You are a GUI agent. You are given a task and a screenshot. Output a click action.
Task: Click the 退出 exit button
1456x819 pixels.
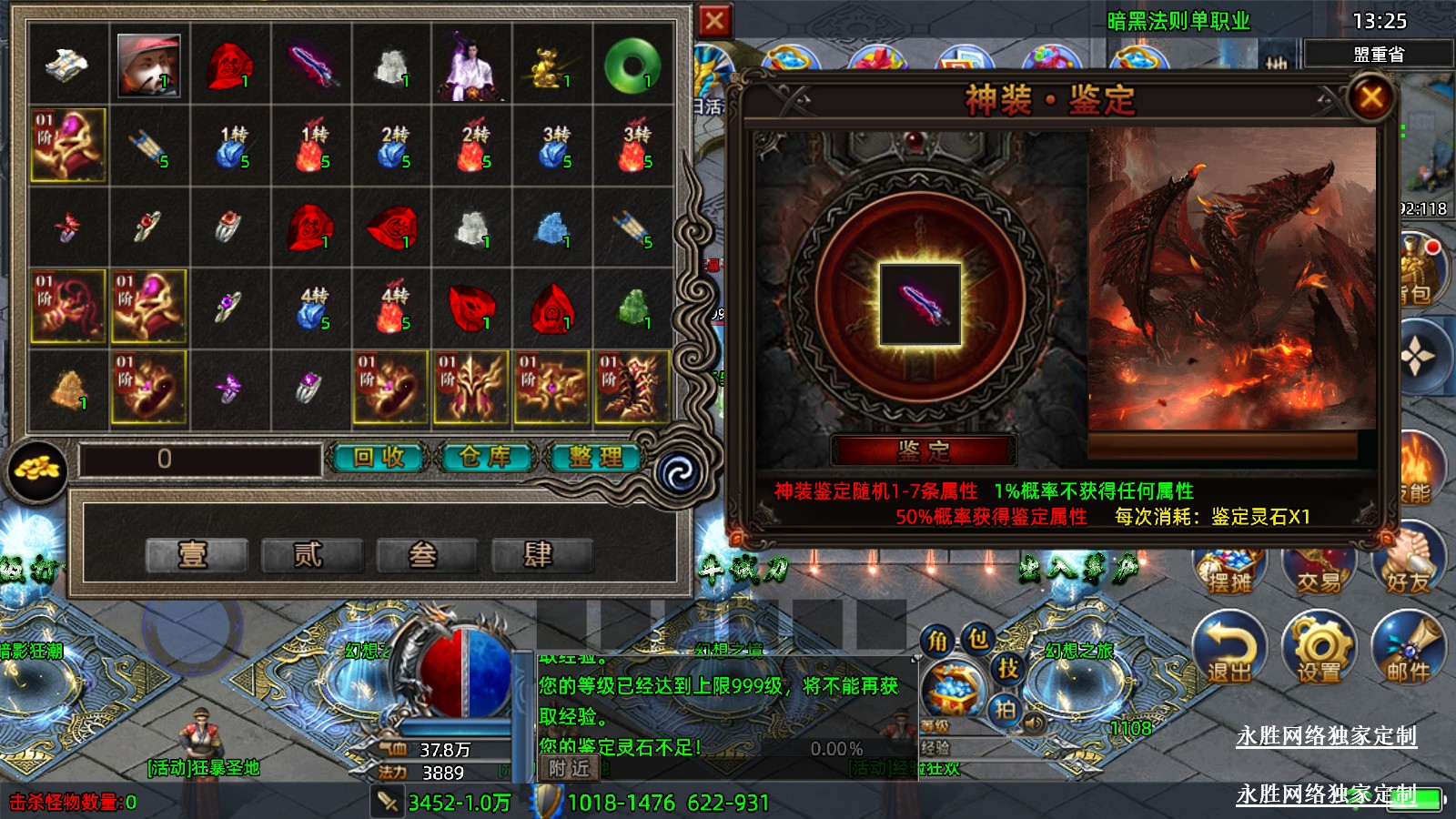click(x=1229, y=648)
